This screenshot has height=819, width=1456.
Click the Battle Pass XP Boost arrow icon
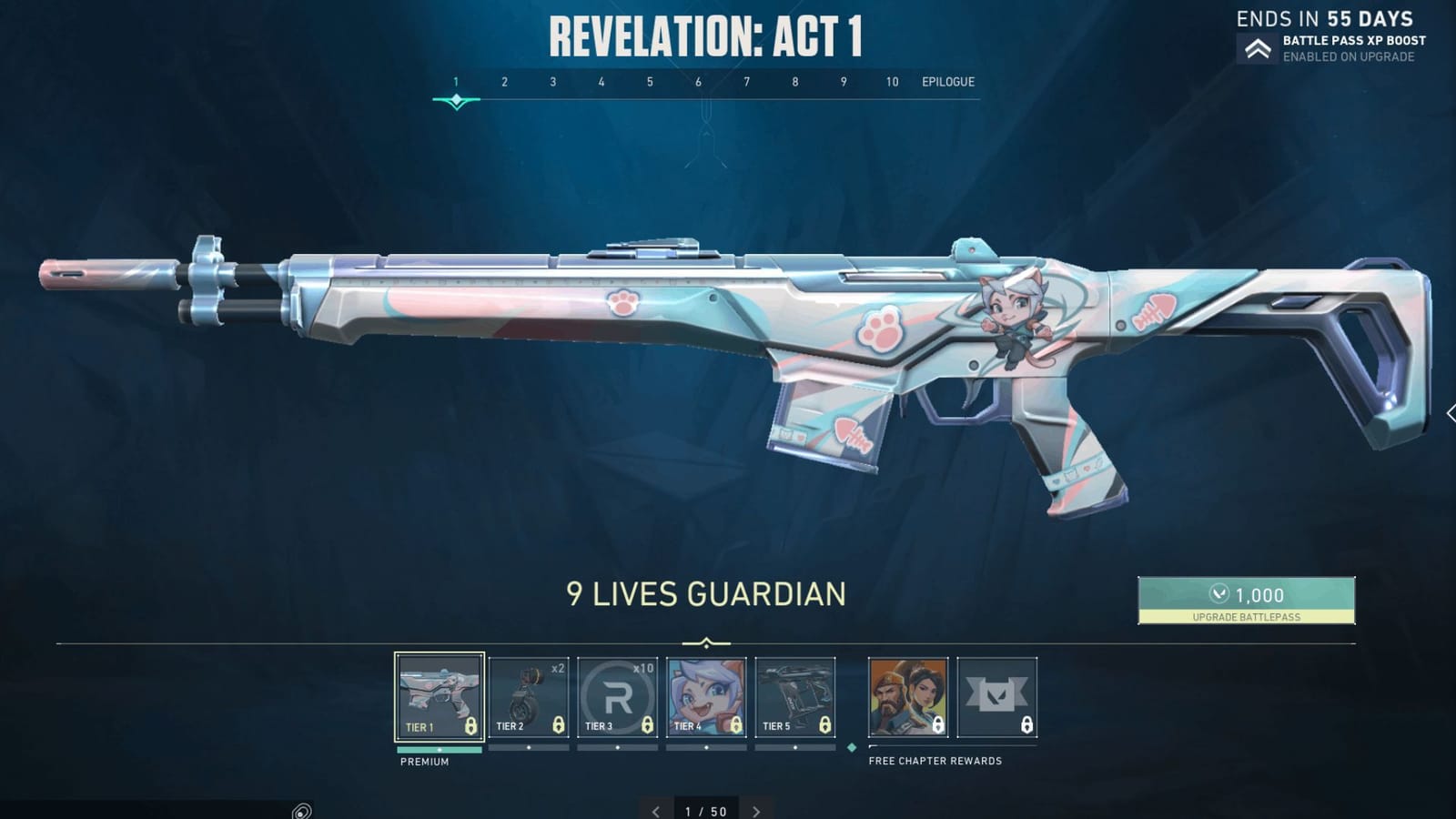point(1258,48)
